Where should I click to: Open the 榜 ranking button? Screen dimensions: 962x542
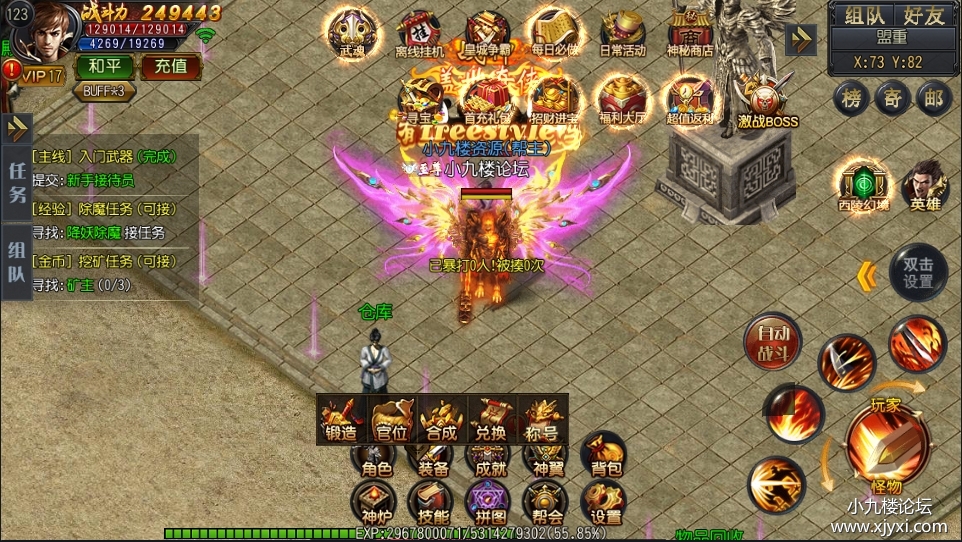click(x=852, y=98)
